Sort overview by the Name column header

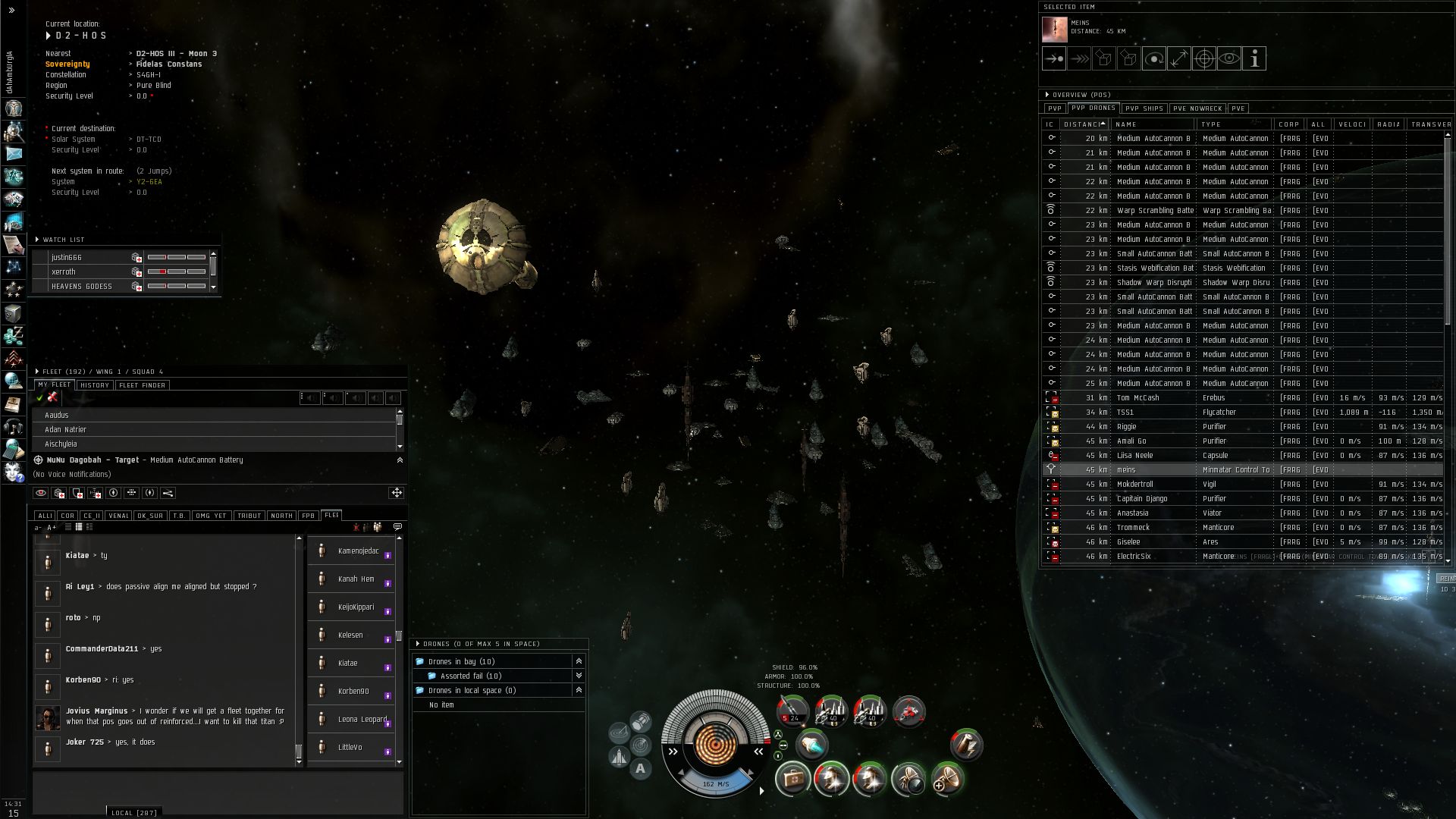coord(1153,124)
